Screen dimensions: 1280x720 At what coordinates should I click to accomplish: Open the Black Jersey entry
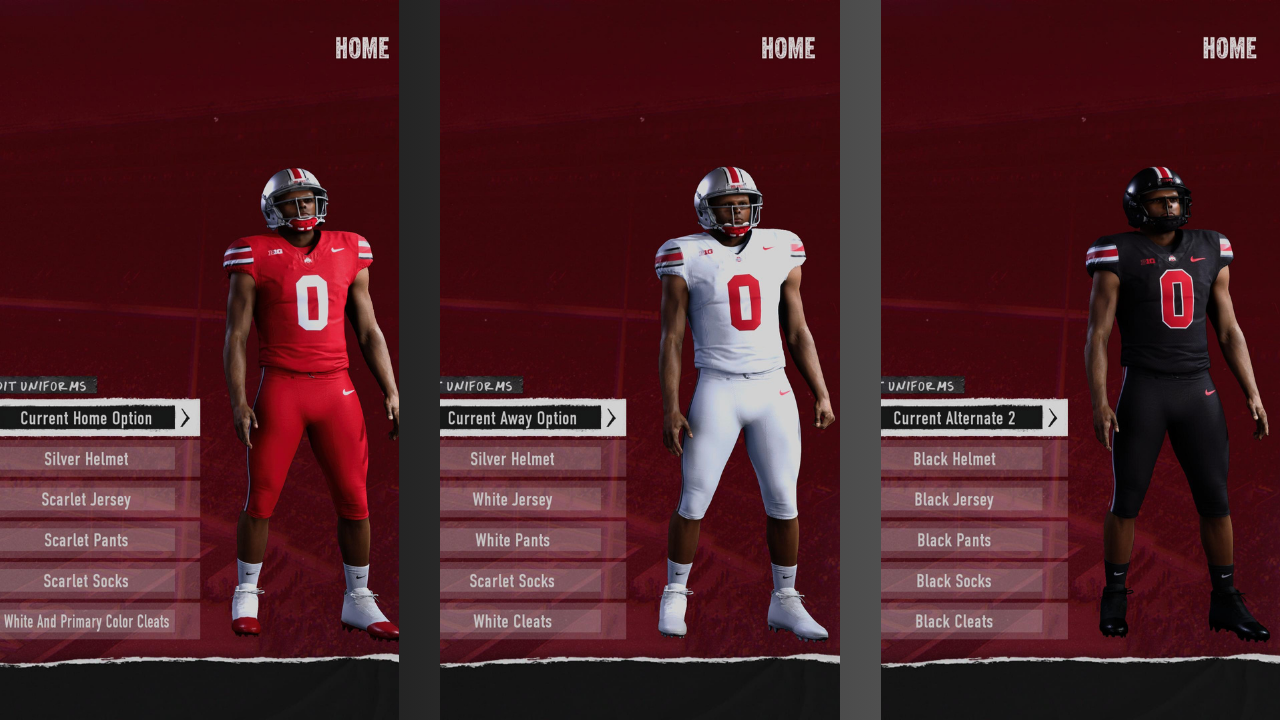(955, 499)
